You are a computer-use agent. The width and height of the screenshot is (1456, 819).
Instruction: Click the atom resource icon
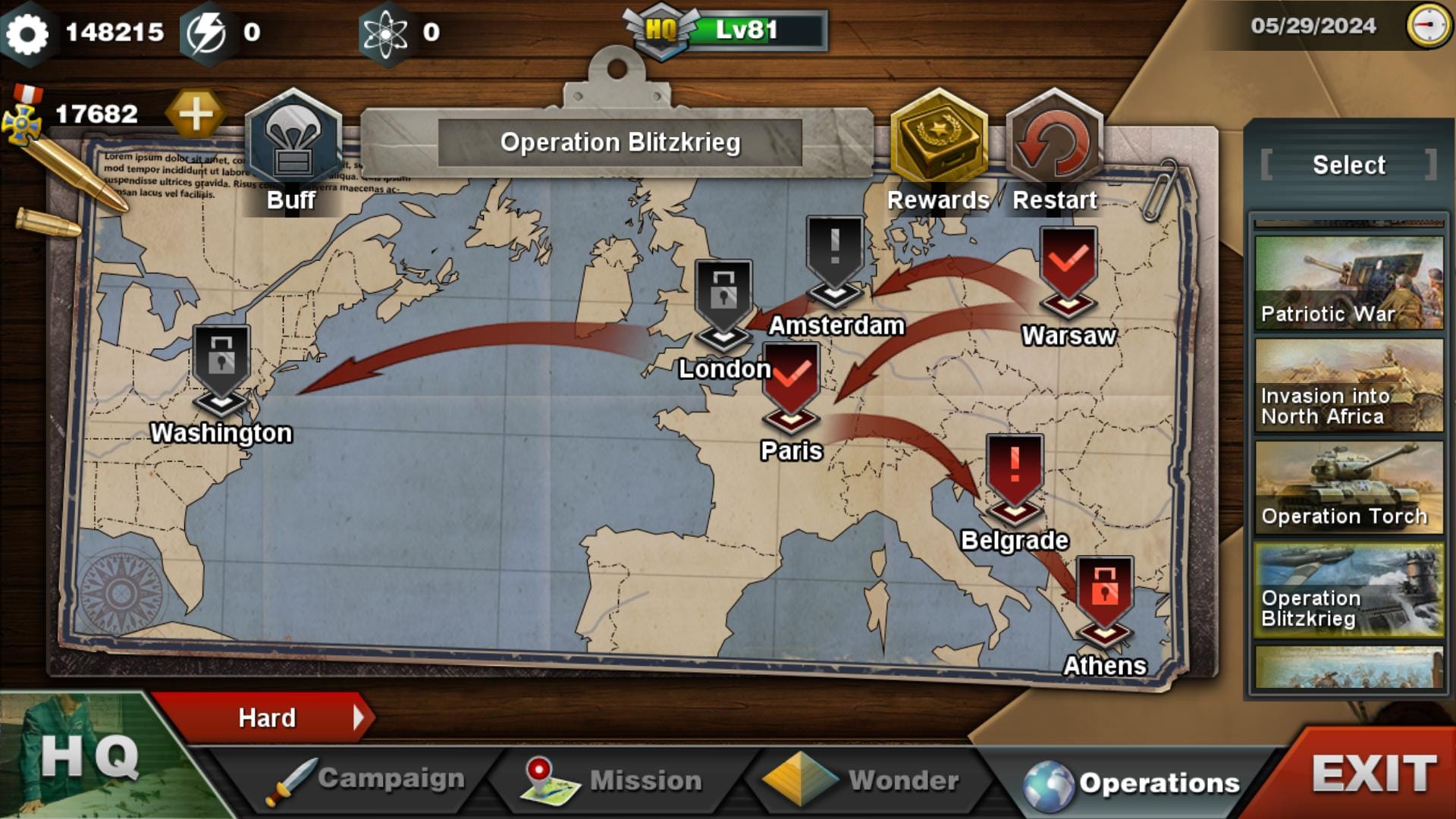coord(388,30)
